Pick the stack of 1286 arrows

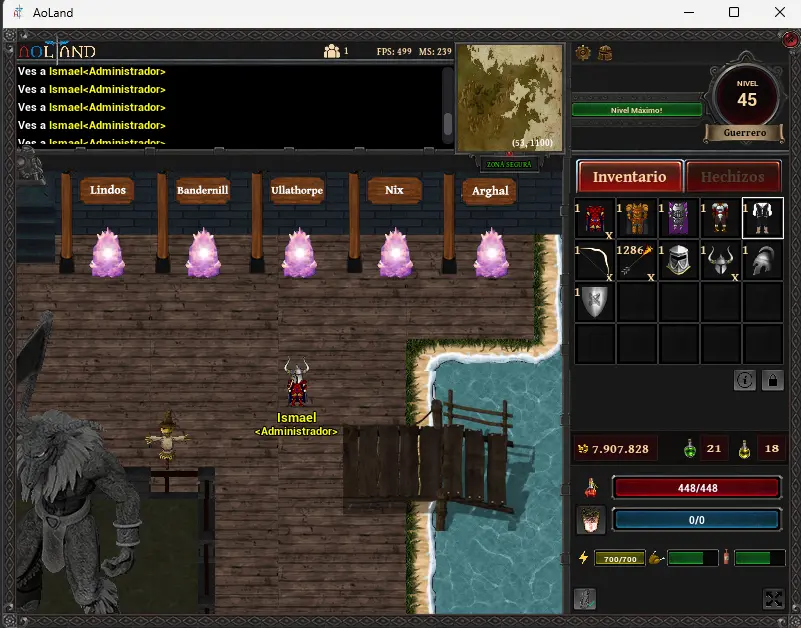637,260
